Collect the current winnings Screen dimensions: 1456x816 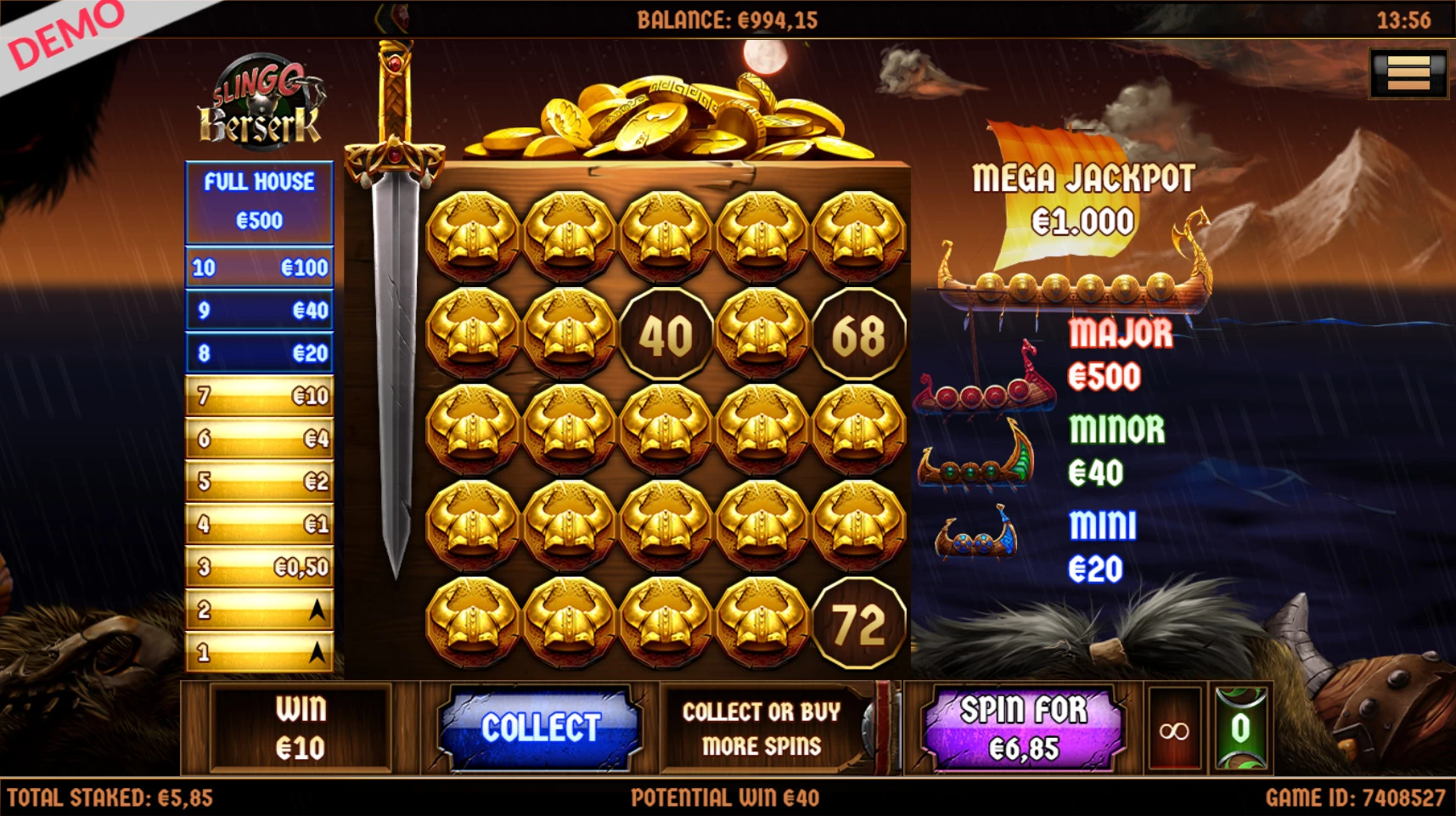(x=540, y=728)
